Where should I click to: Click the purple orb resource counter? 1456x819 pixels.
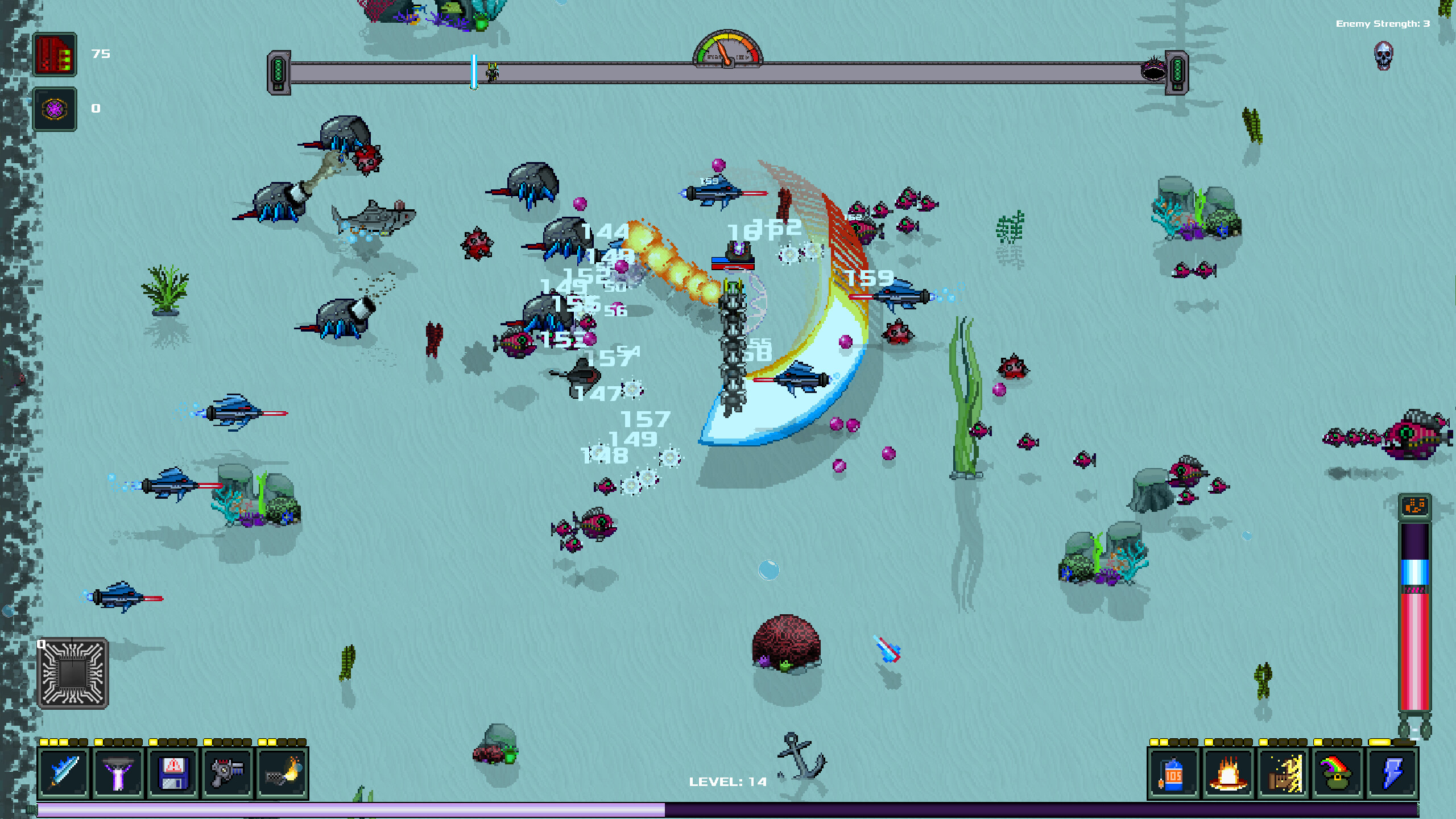pos(55,109)
